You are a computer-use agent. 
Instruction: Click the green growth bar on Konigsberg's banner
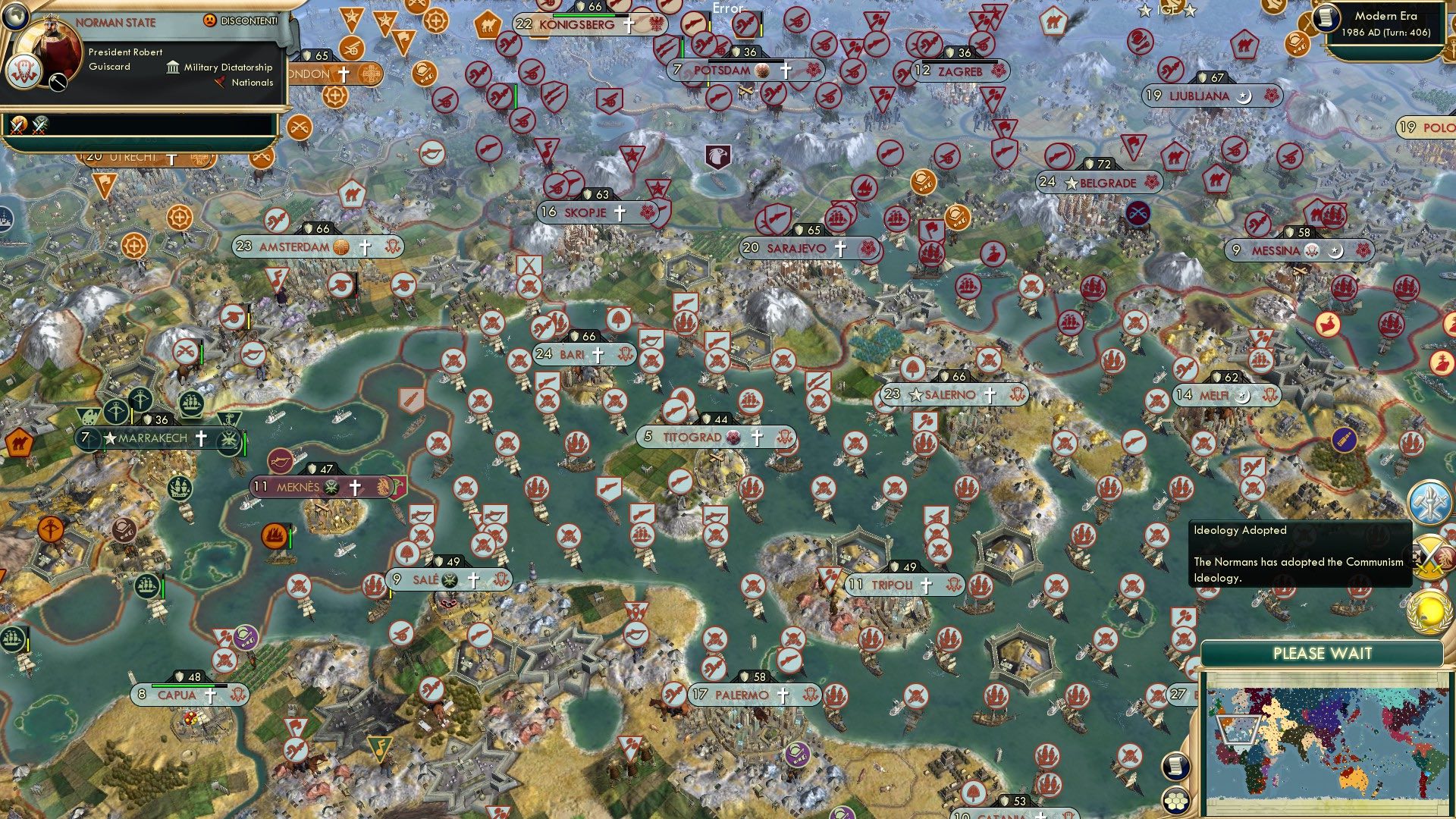pyautogui.click(x=584, y=15)
